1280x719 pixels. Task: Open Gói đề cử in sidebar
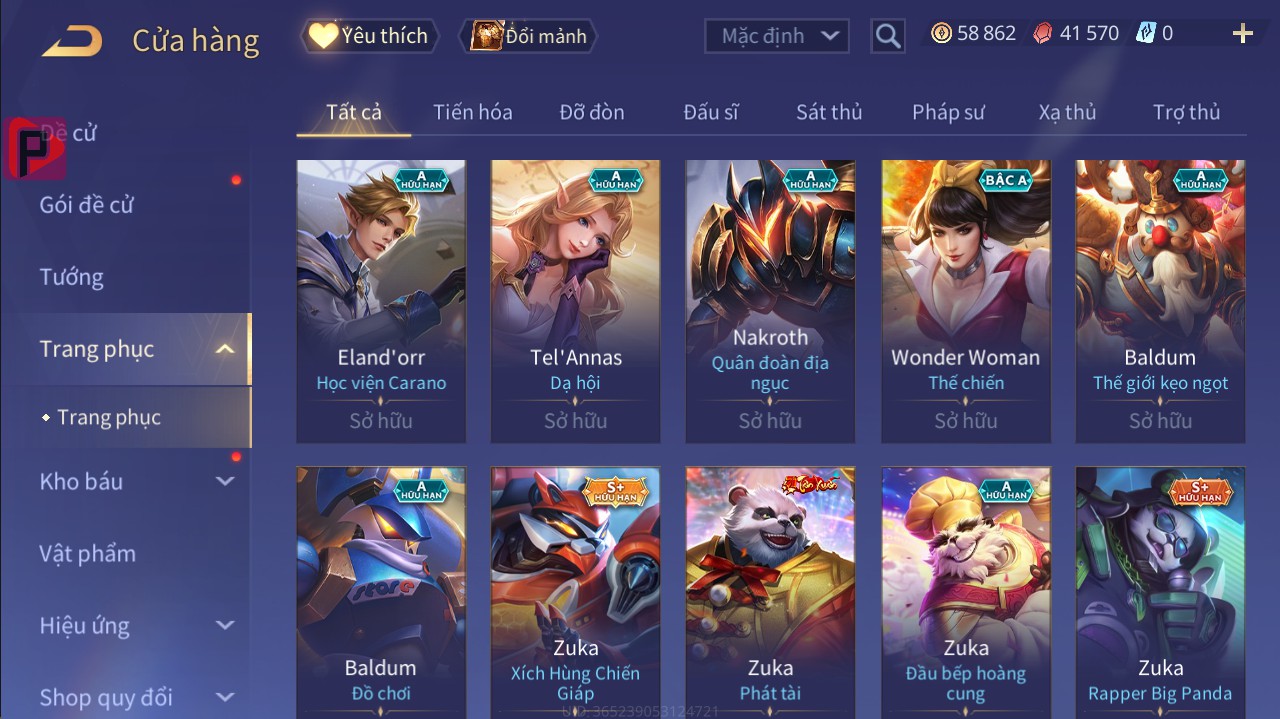pyautogui.click(x=87, y=205)
